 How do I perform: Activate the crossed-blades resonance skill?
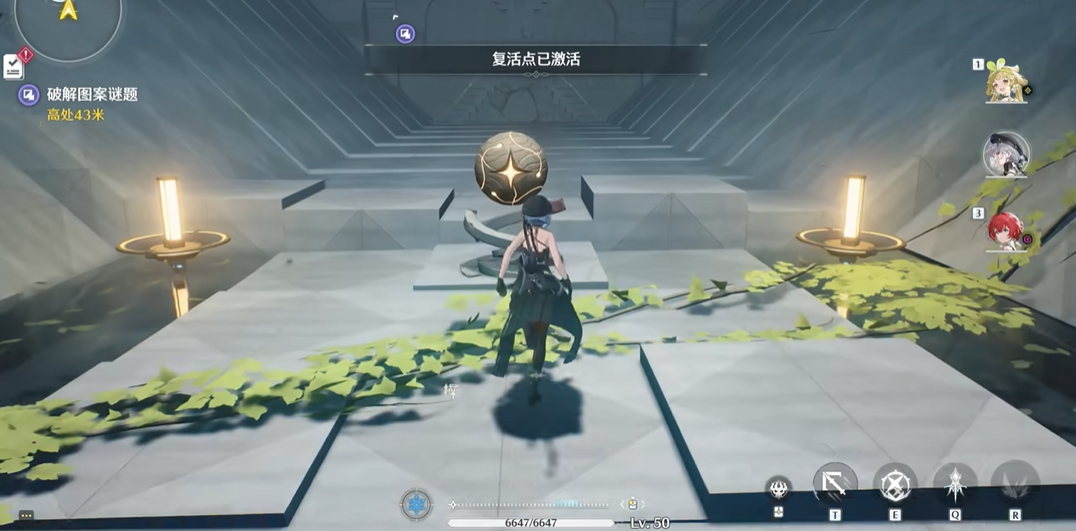point(894,485)
